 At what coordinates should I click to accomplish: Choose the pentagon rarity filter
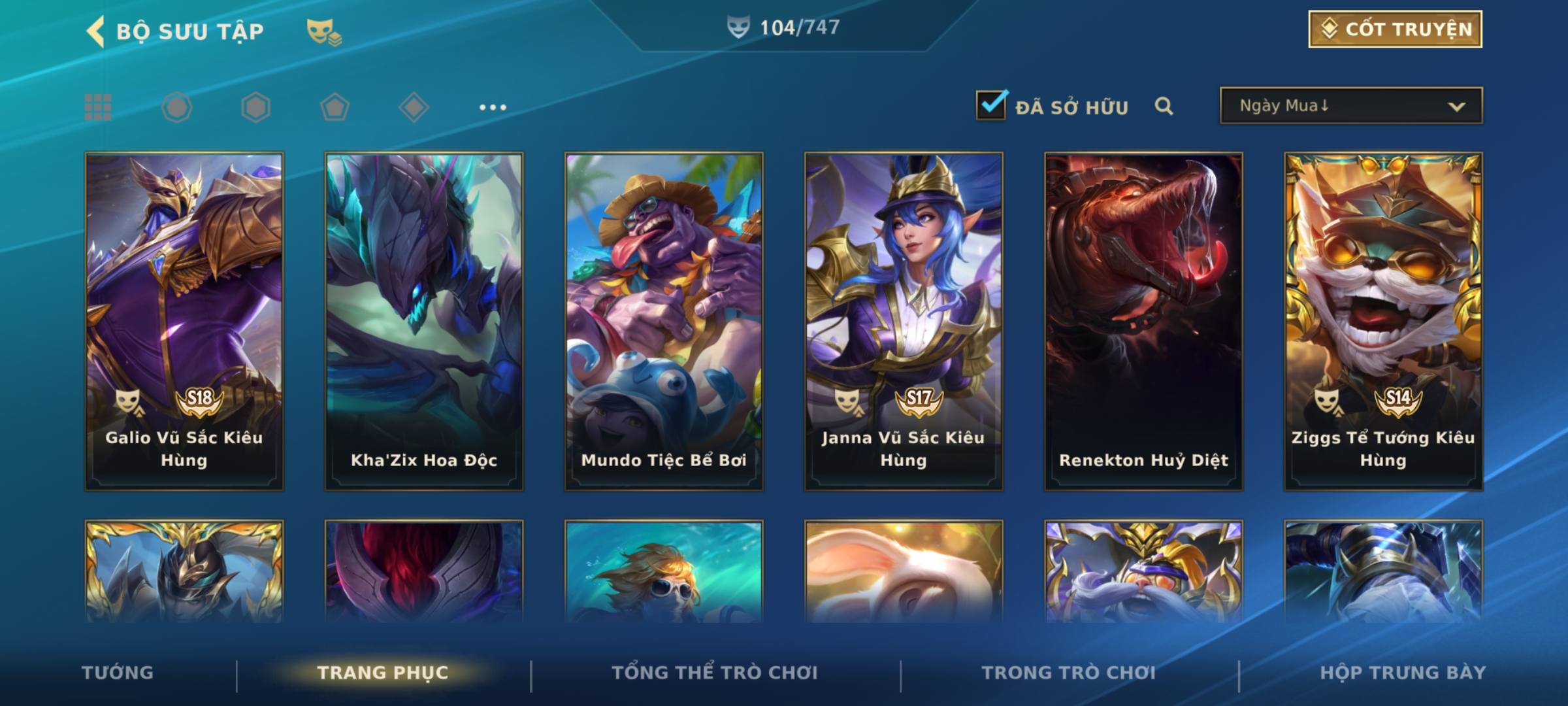335,107
